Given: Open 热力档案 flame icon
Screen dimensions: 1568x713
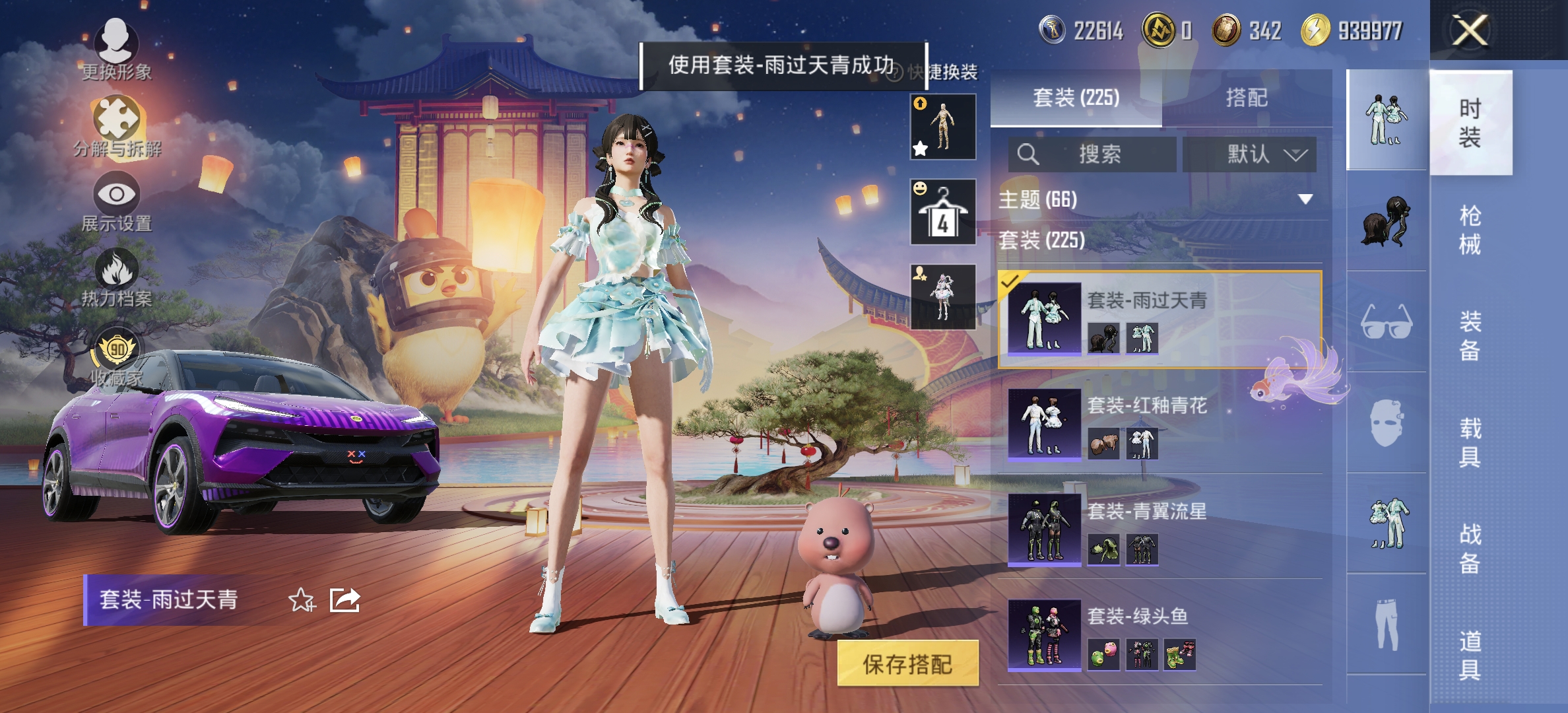Looking at the screenshot, I should [117, 277].
